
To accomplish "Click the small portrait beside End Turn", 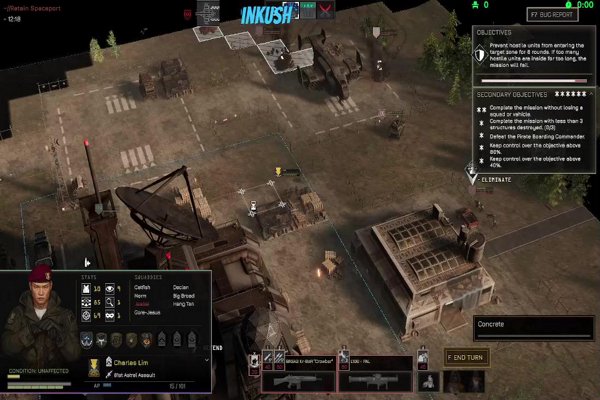I will click(x=428, y=380).
